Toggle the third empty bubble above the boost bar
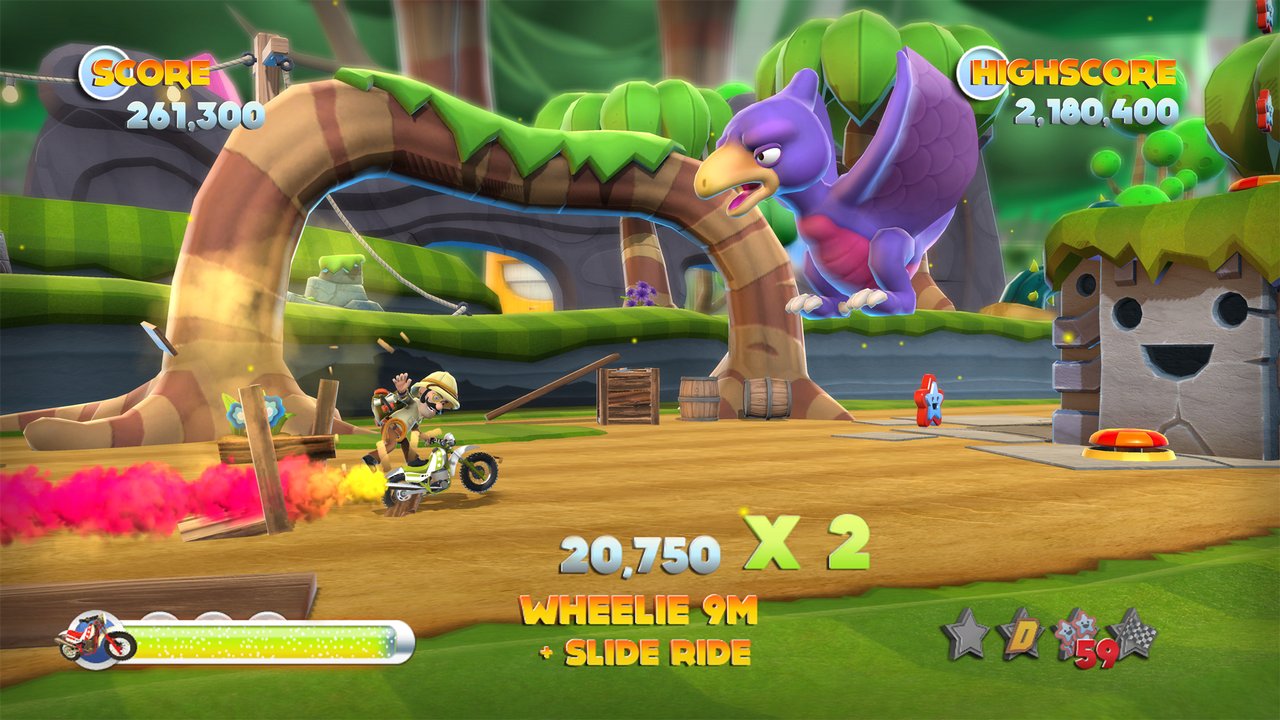Screen dimensions: 1280x720 click(265, 616)
